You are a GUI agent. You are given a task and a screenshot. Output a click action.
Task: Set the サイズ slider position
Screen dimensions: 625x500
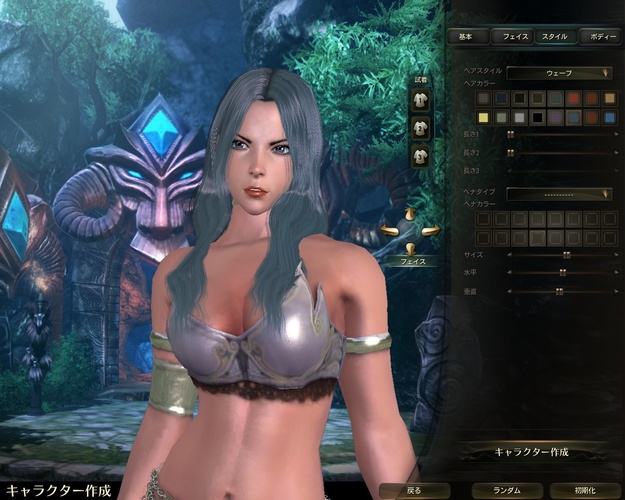click(566, 255)
